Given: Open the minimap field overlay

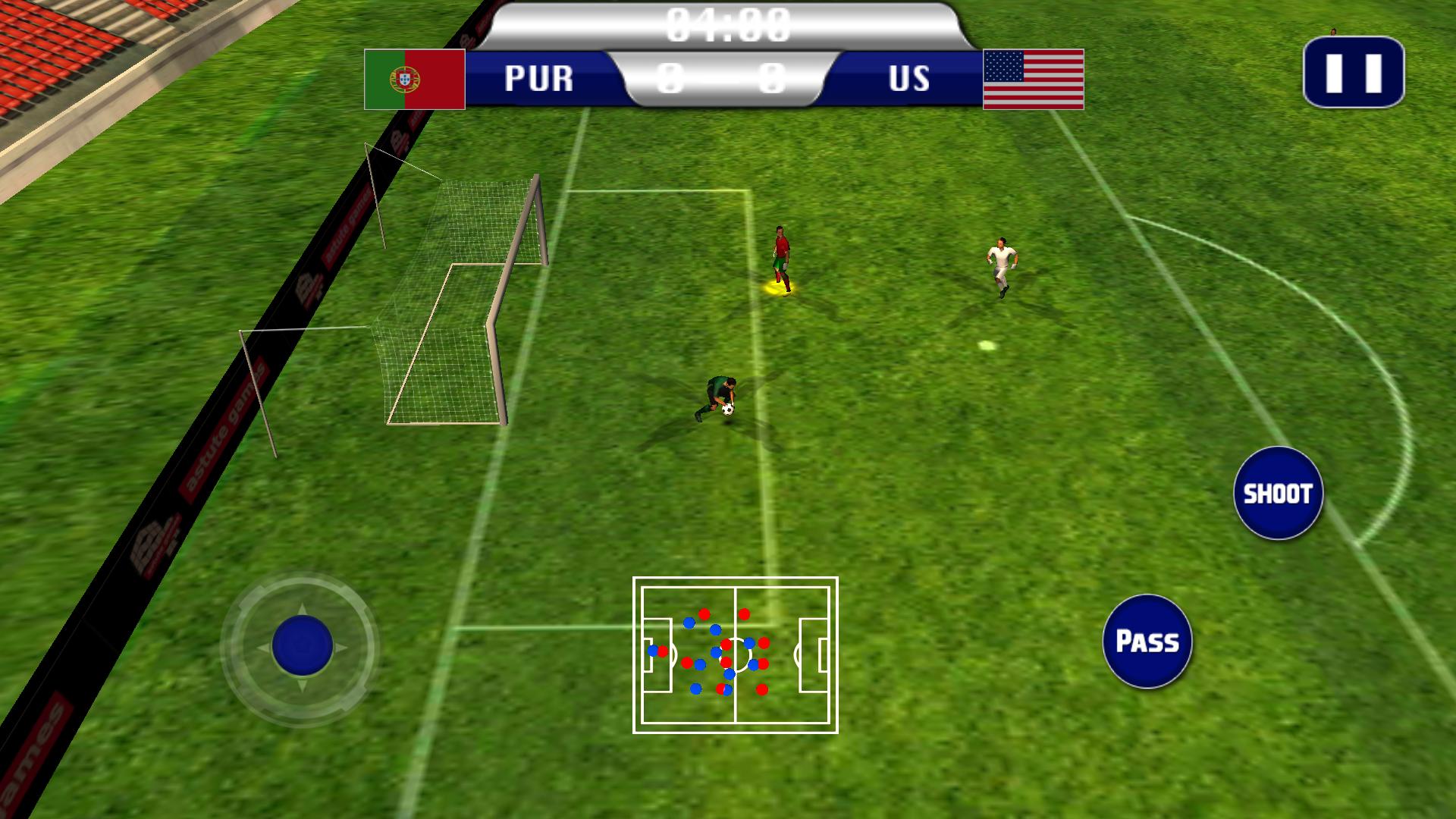Looking at the screenshot, I should (734, 657).
